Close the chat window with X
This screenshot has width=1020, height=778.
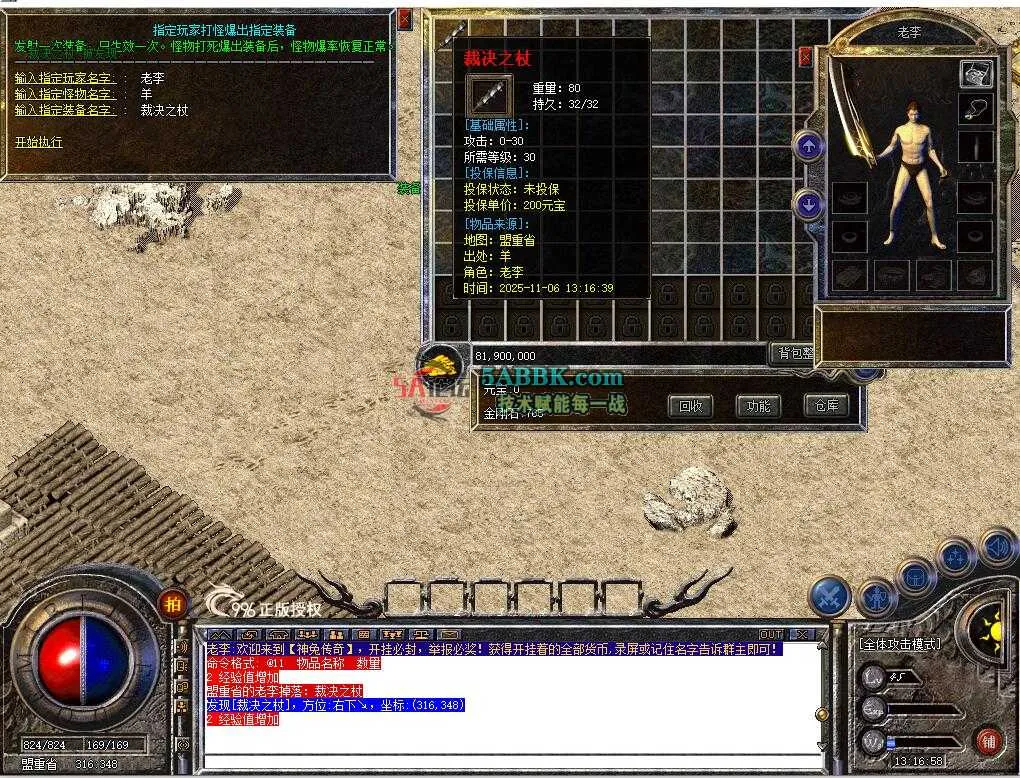click(800, 634)
